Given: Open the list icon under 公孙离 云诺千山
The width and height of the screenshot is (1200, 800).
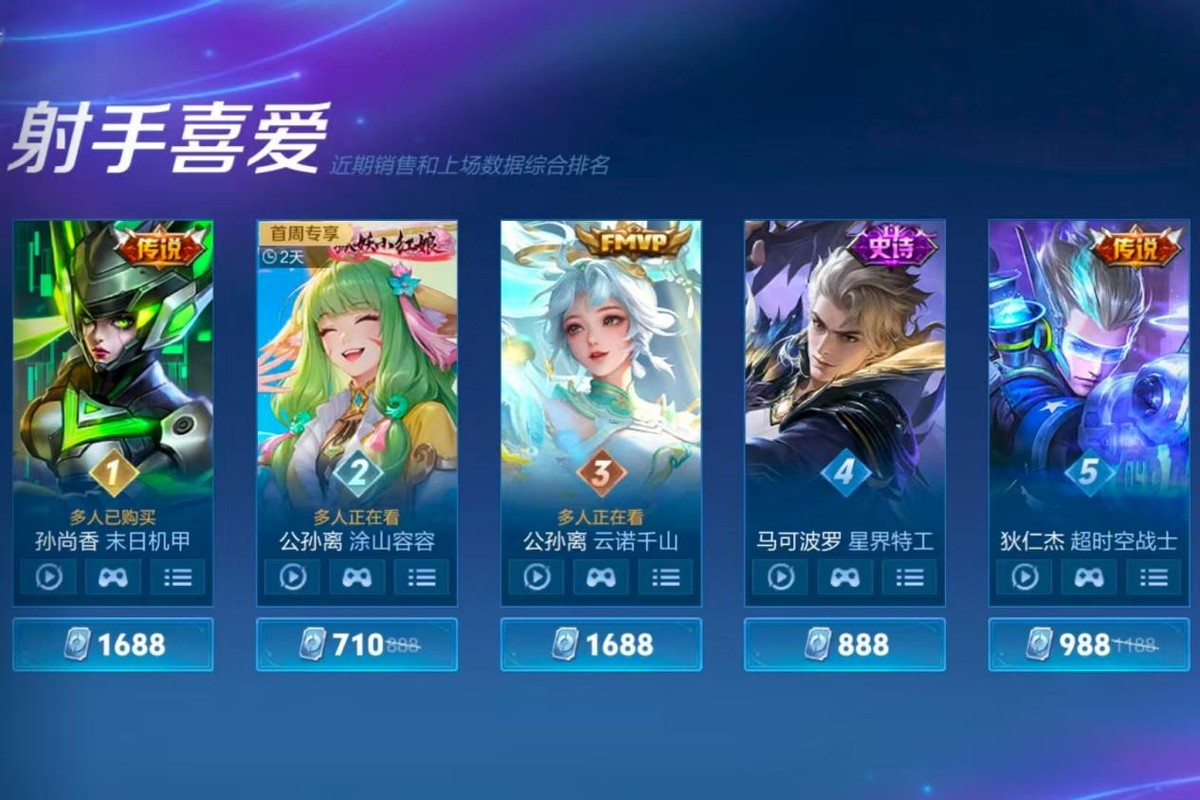Looking at the screenshot, I should [666, 577].
